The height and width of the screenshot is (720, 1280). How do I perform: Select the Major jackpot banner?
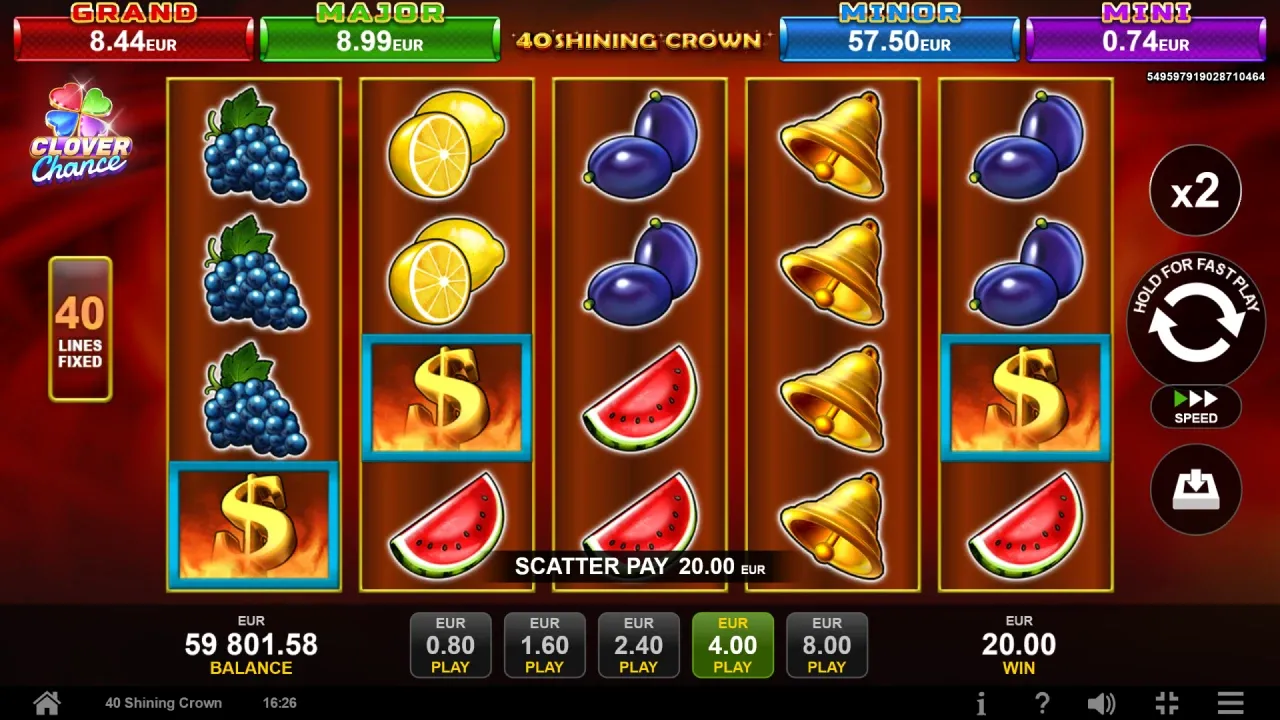[x=380, y=30]
